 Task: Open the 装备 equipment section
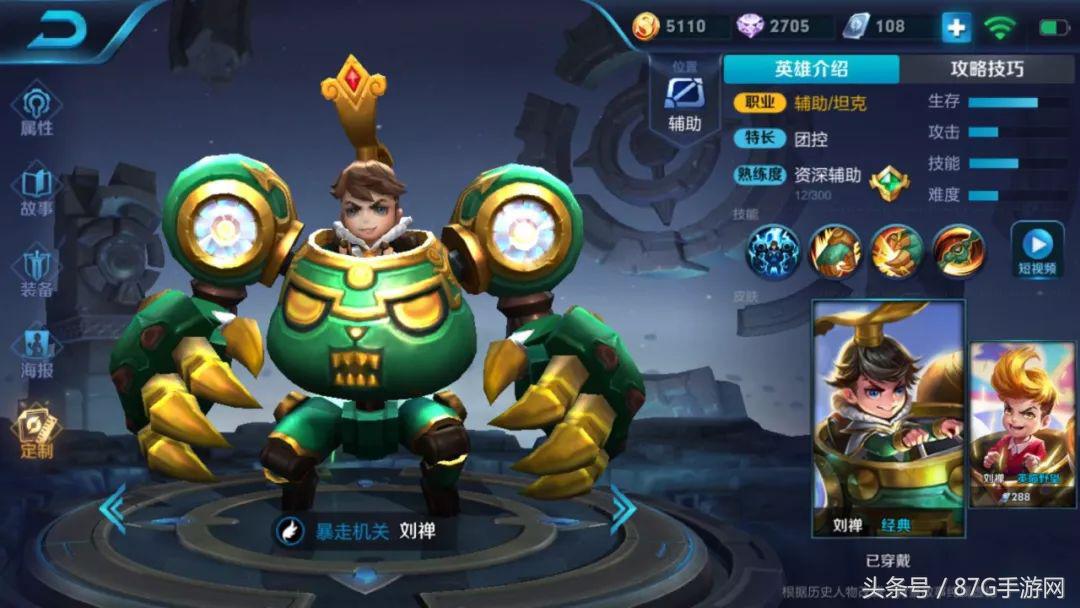(37, 271)
